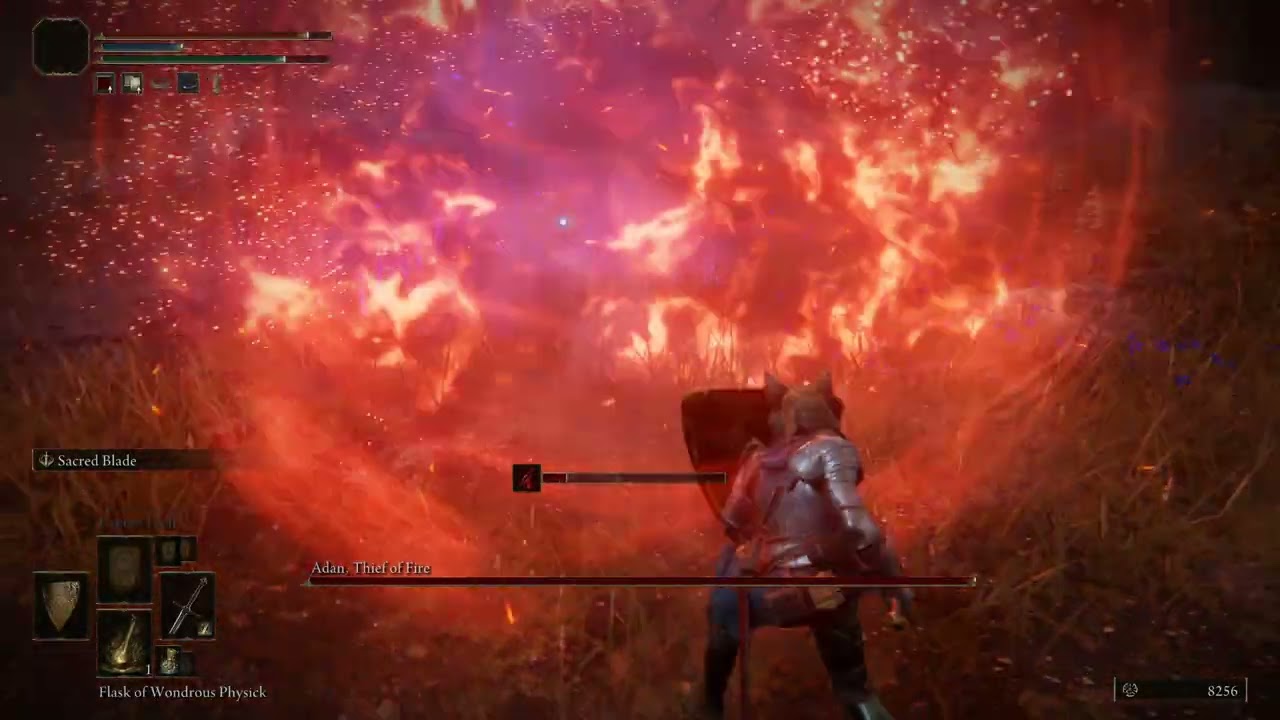Click the octagonal compass frame

point(61,46)
